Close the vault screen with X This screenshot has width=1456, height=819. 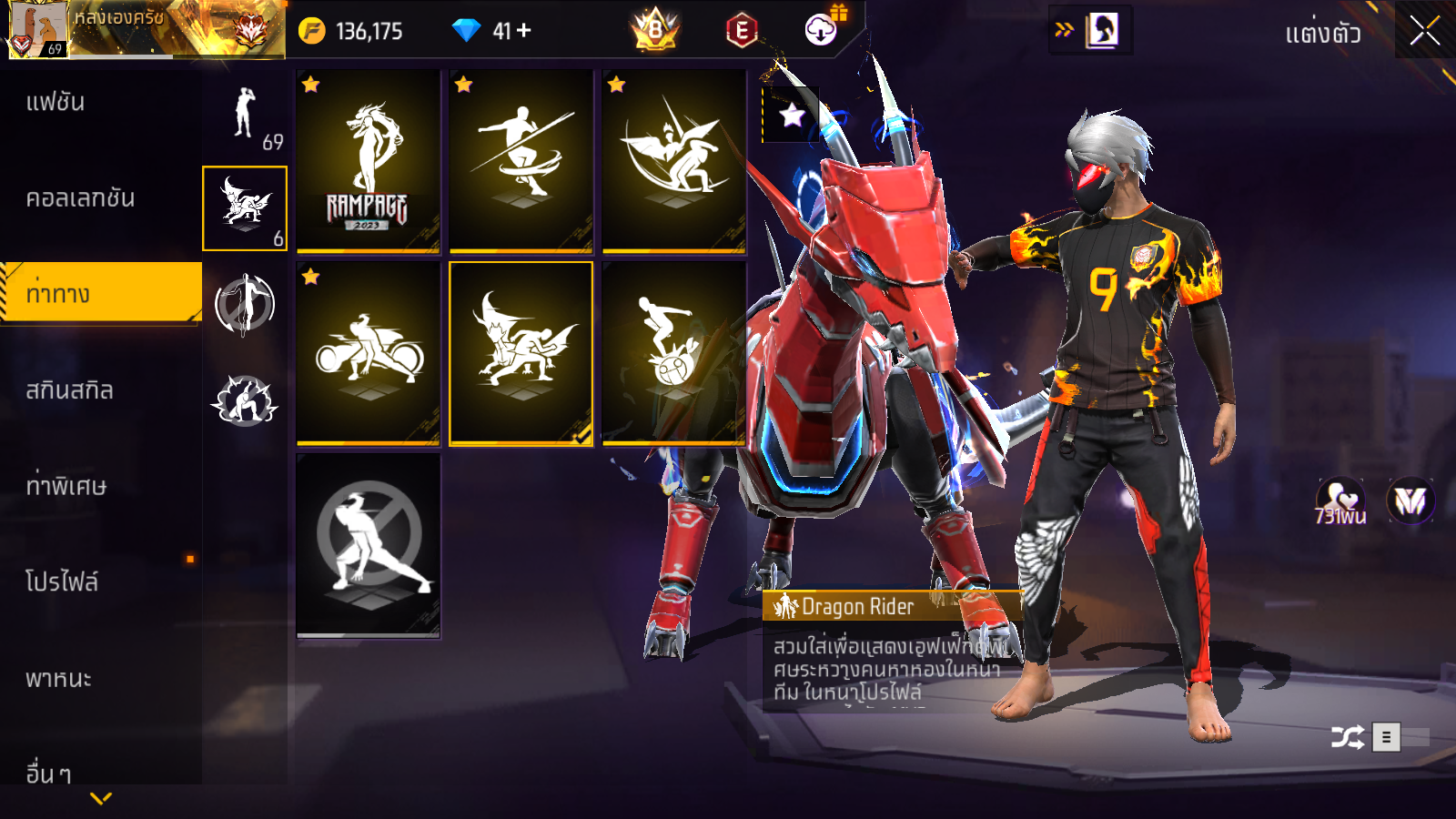[1424, 32]
